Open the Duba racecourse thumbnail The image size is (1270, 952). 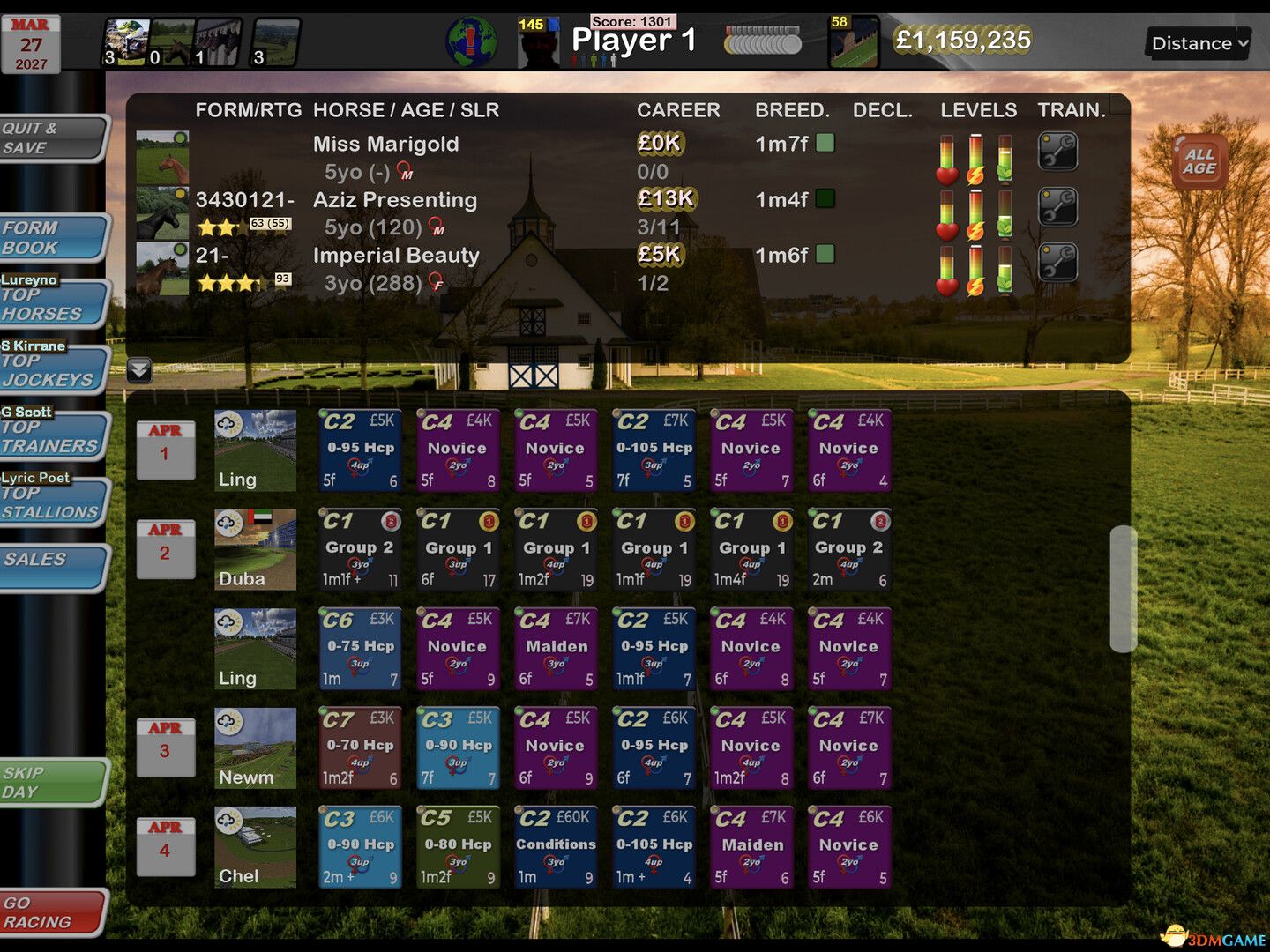(255, 547)
